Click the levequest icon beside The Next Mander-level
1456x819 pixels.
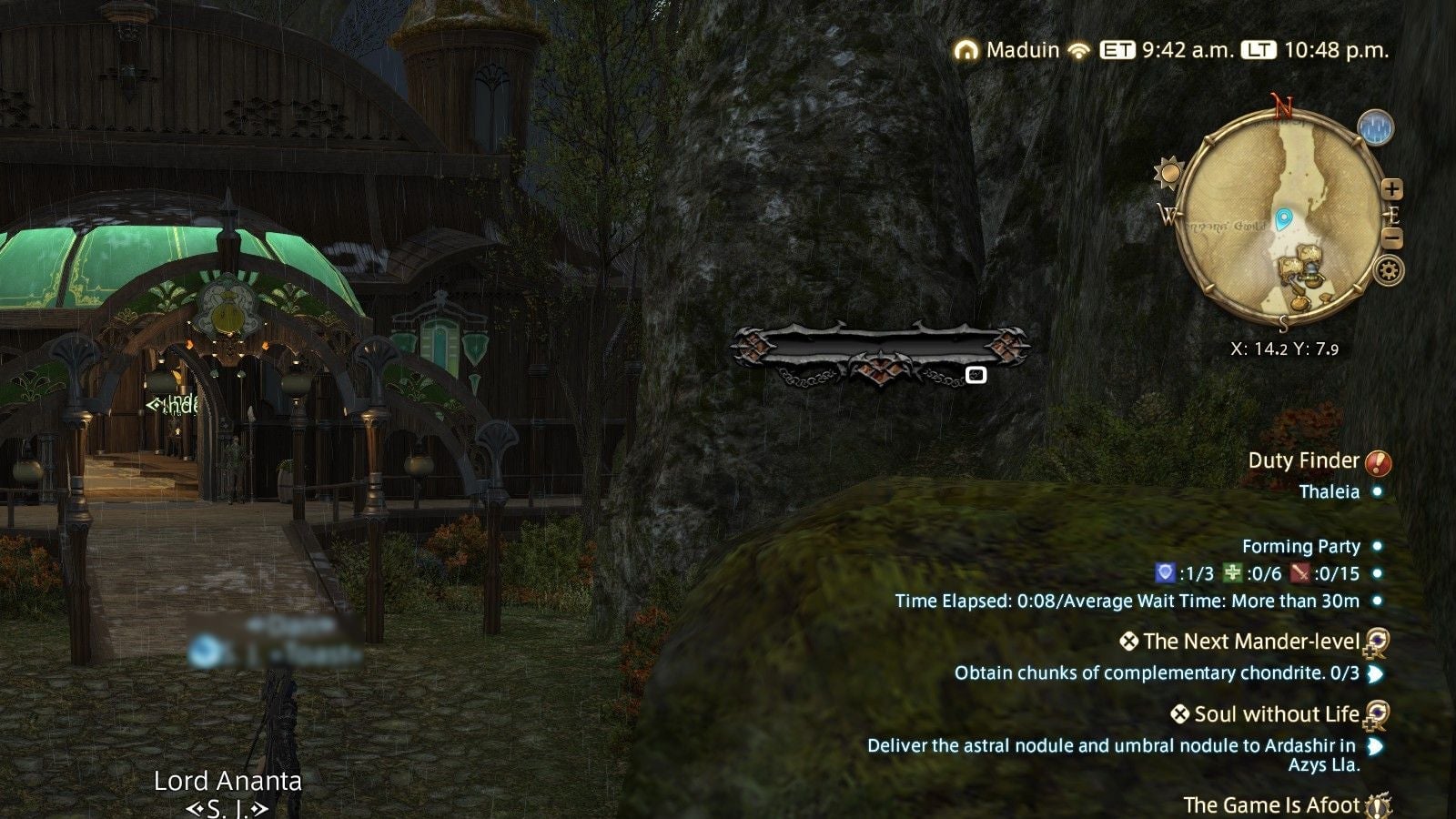pyautogui.click(x=1378, y=642)
